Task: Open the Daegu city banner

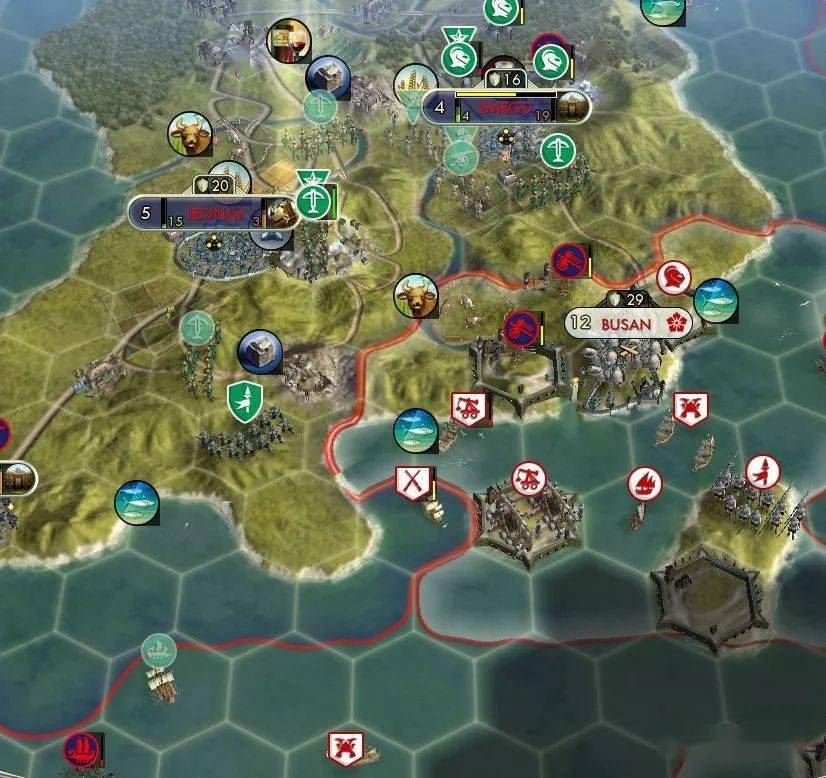Action: 504,107
